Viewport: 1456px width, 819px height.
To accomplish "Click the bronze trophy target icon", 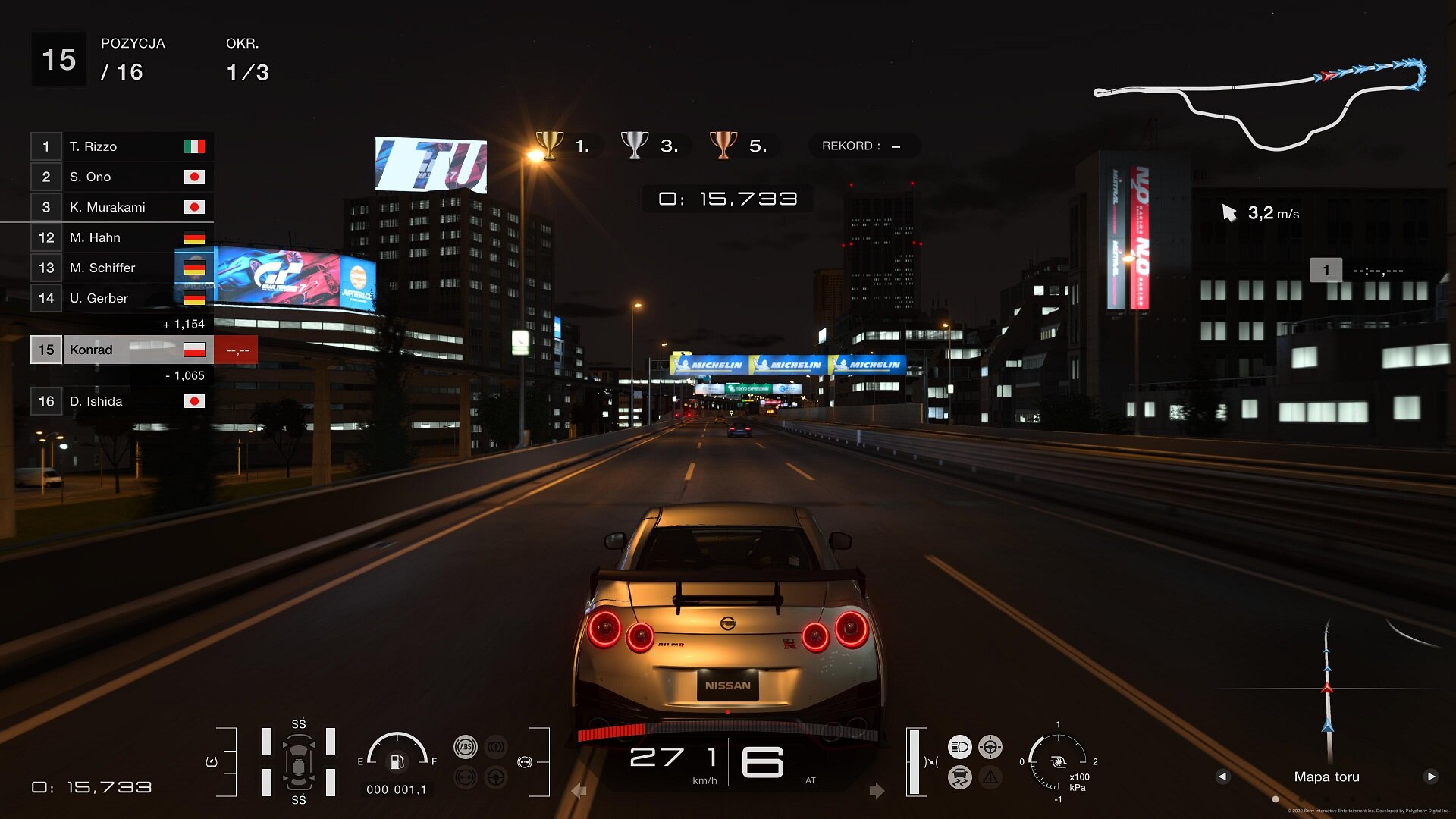I will click(x=723, y=144).
